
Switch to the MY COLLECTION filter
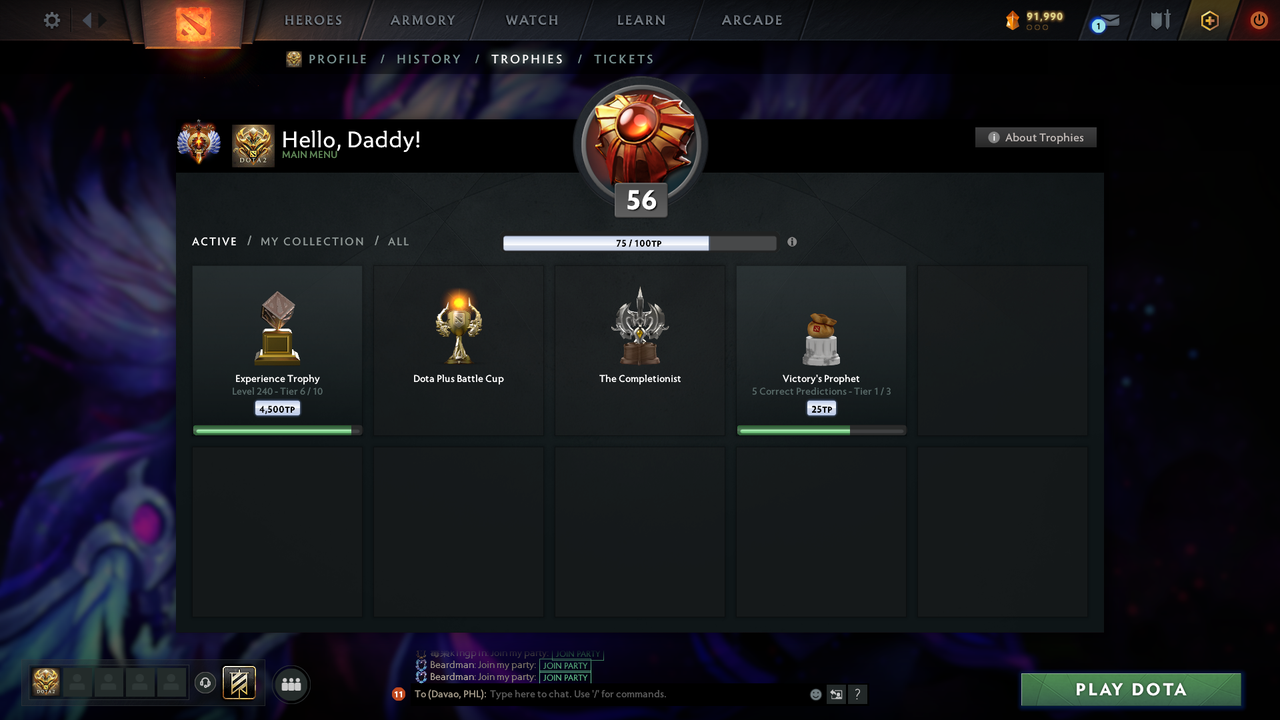click(x=312, y=241)
